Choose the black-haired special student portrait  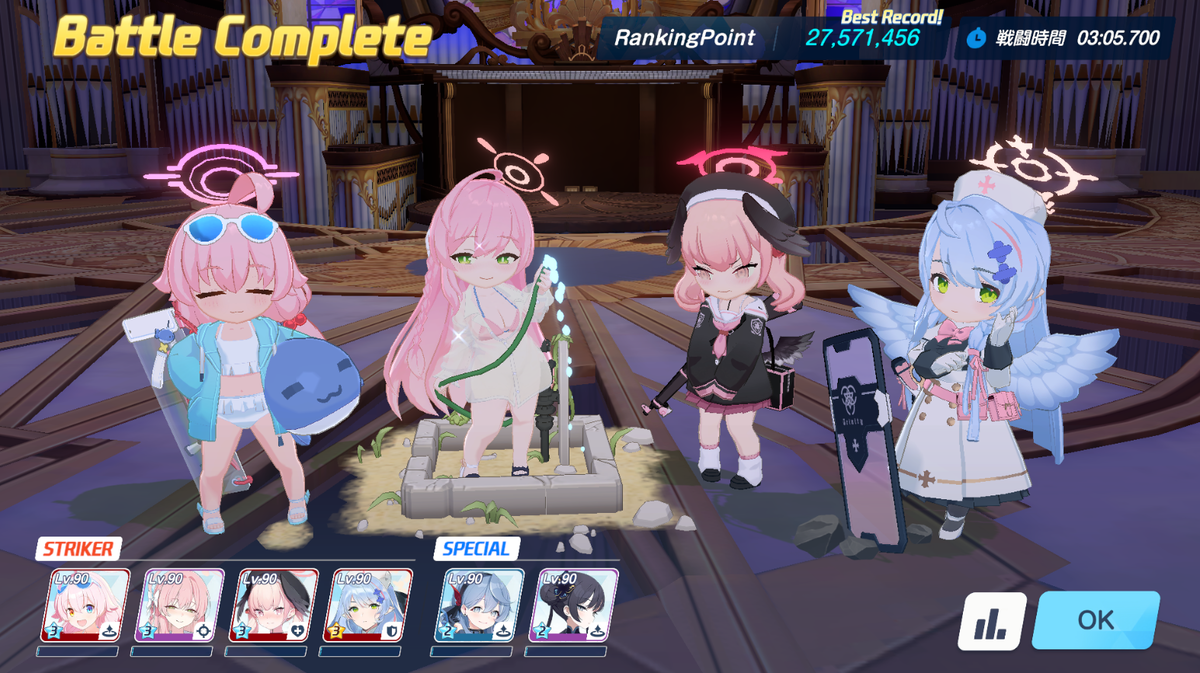tap(573, 605)
